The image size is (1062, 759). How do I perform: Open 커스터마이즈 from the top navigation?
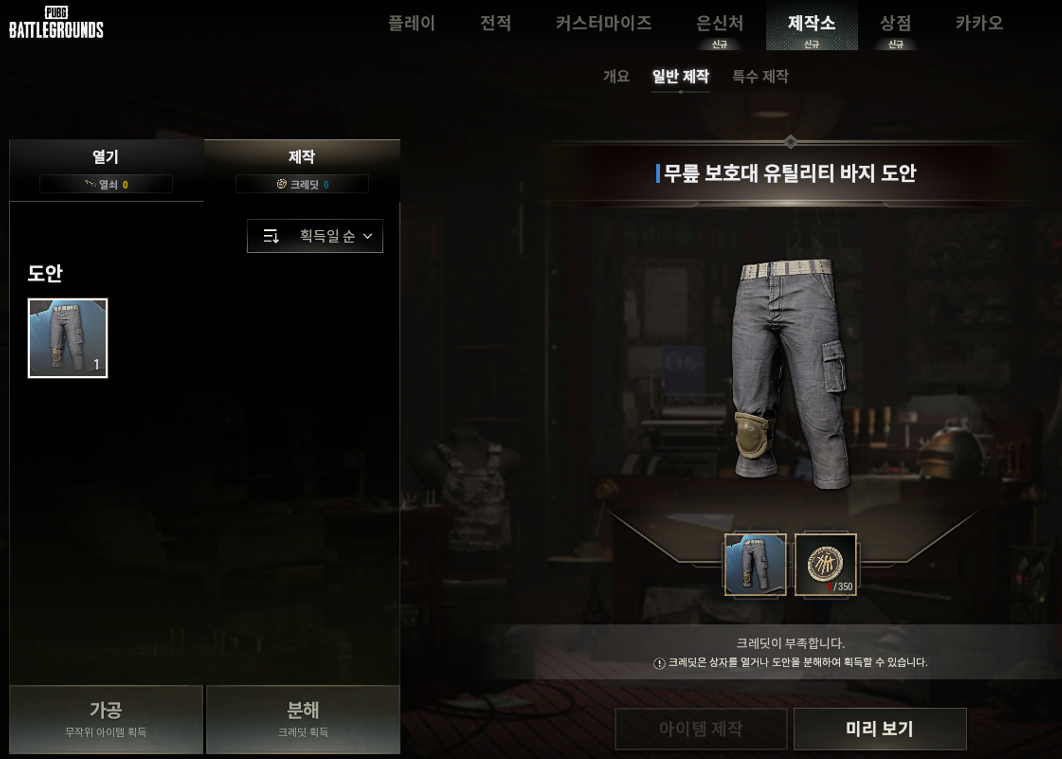coord(603,23)
